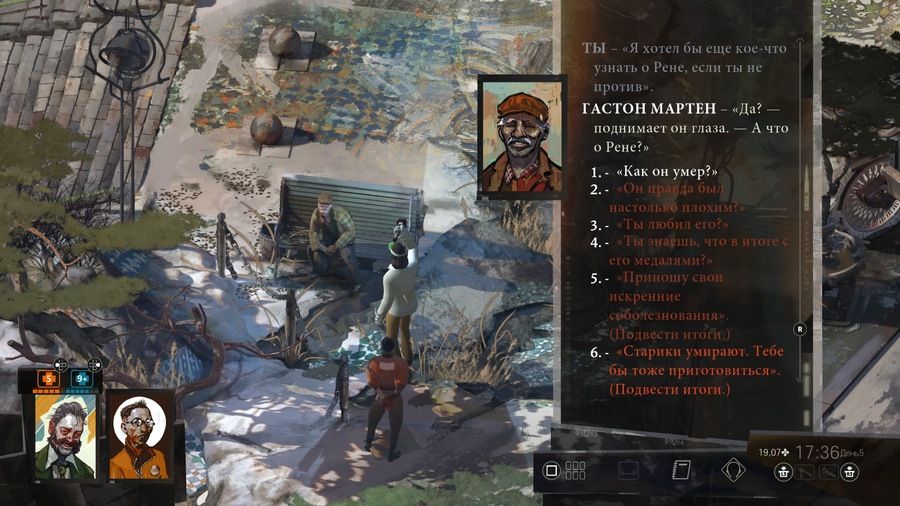900x506 pixels.
Task: Open the inventory briefcase icon
Action: point(628,470)
